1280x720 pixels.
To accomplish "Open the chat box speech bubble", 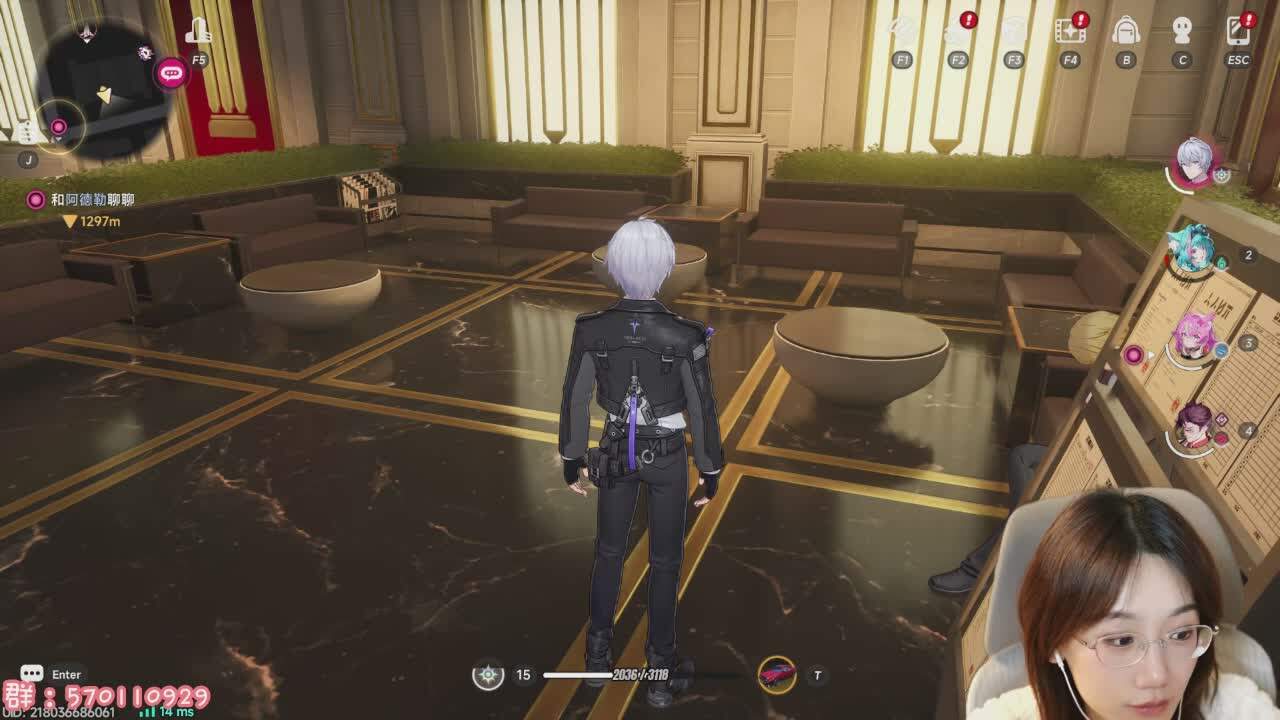I will click(x=32, y=675).
